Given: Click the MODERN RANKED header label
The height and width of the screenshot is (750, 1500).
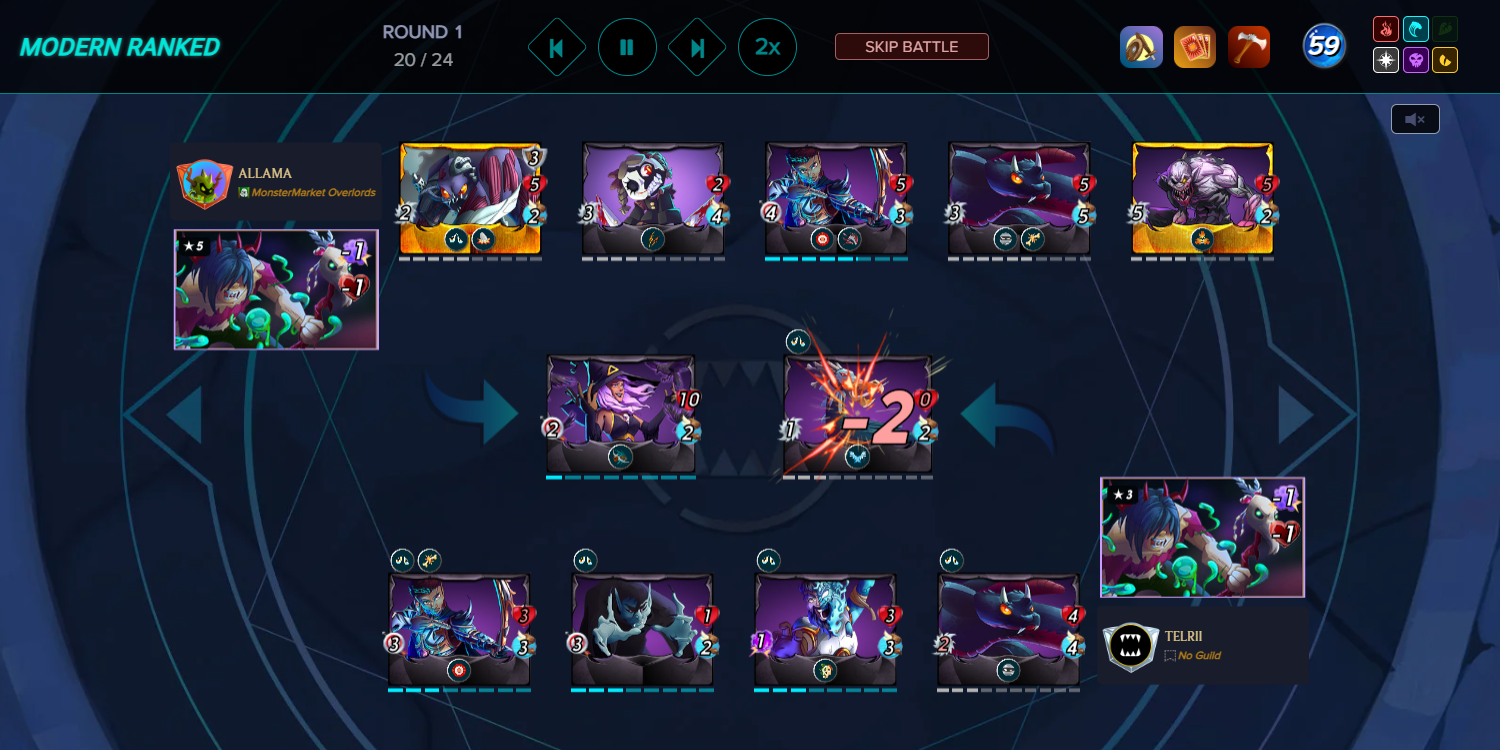Looking at the screenshot, I should coord(119,45).
